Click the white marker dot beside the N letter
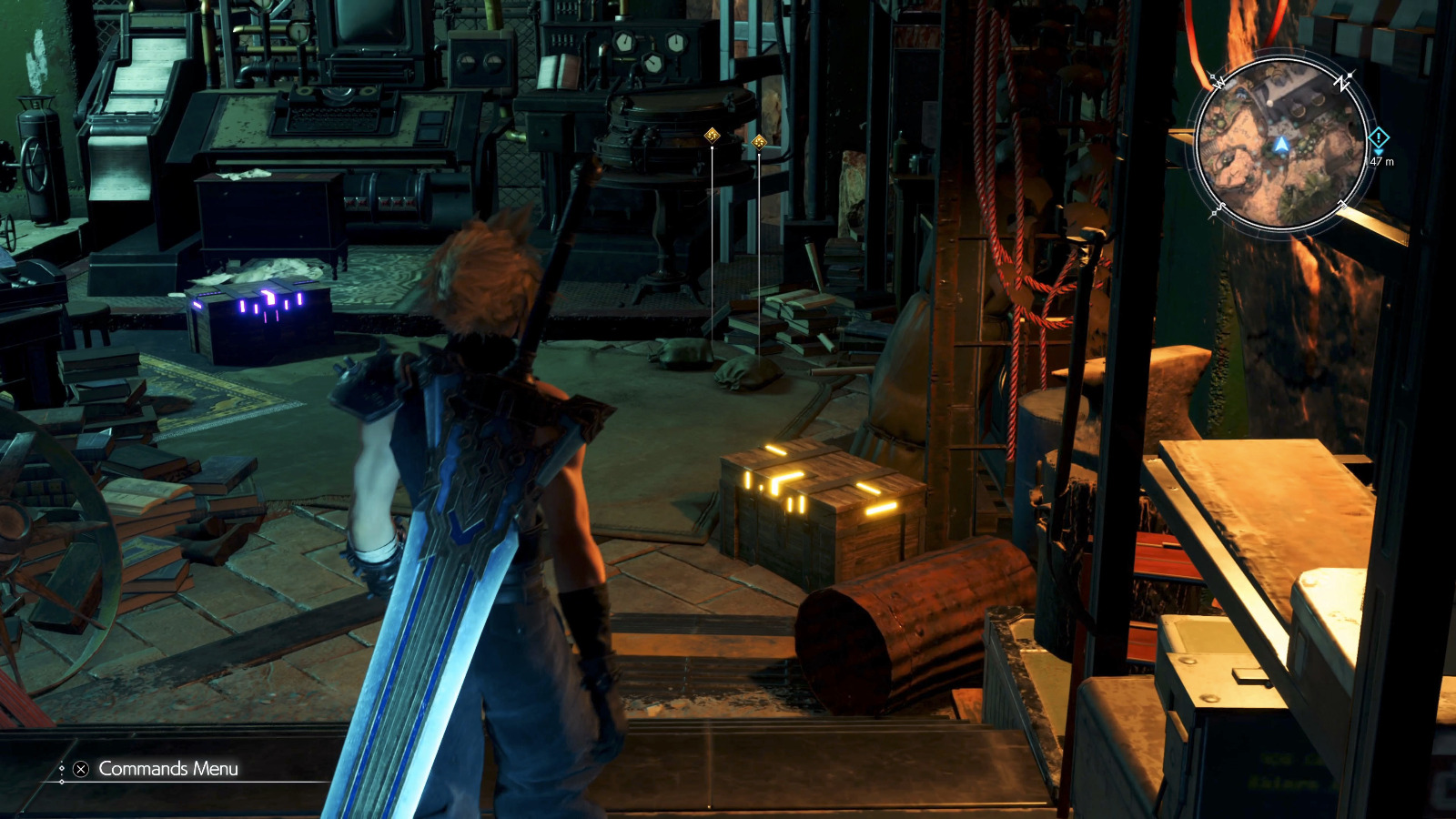This screenshot has width=1456, height=819. (x=1349, y=75)
